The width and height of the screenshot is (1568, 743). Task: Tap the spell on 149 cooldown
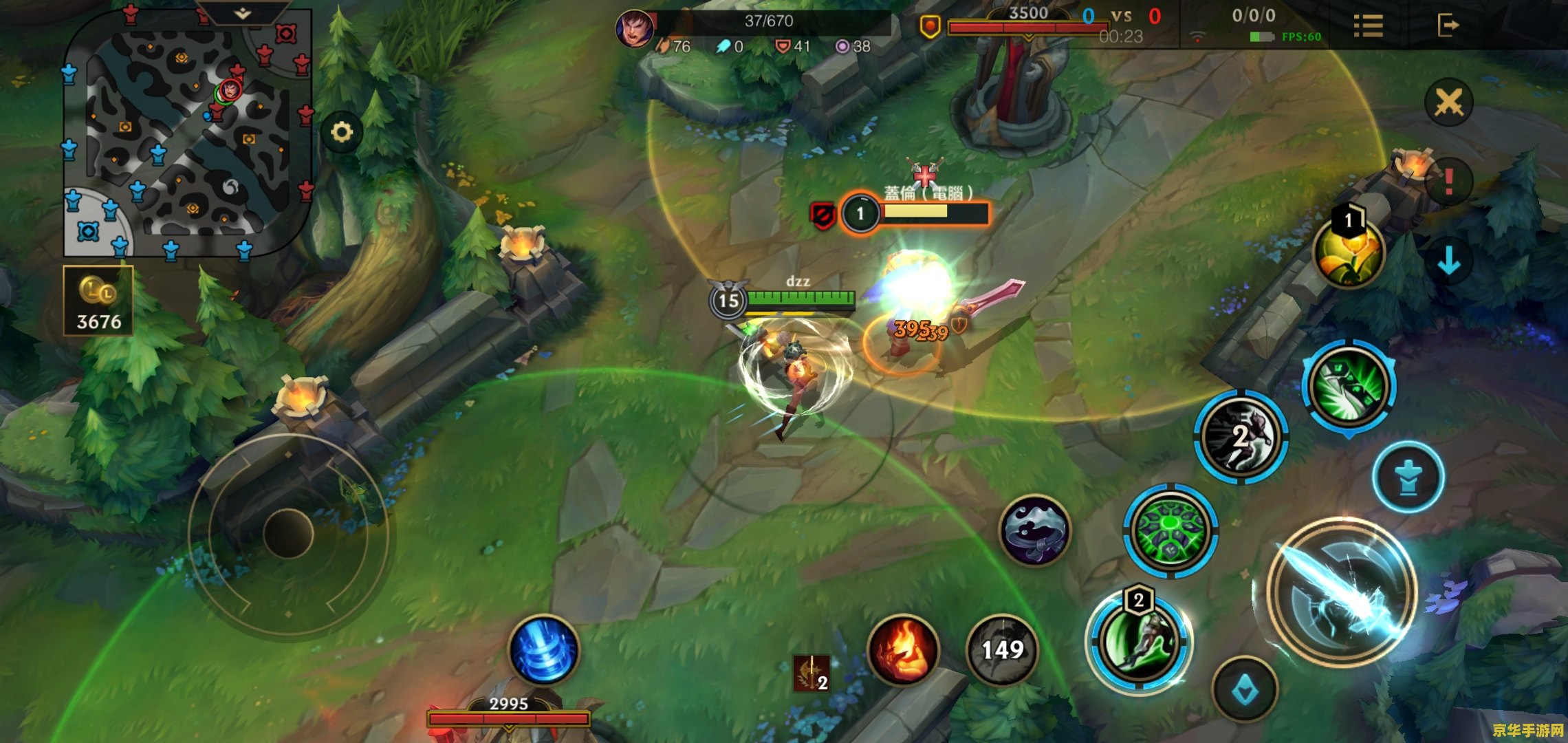(x=1002, y=650)
